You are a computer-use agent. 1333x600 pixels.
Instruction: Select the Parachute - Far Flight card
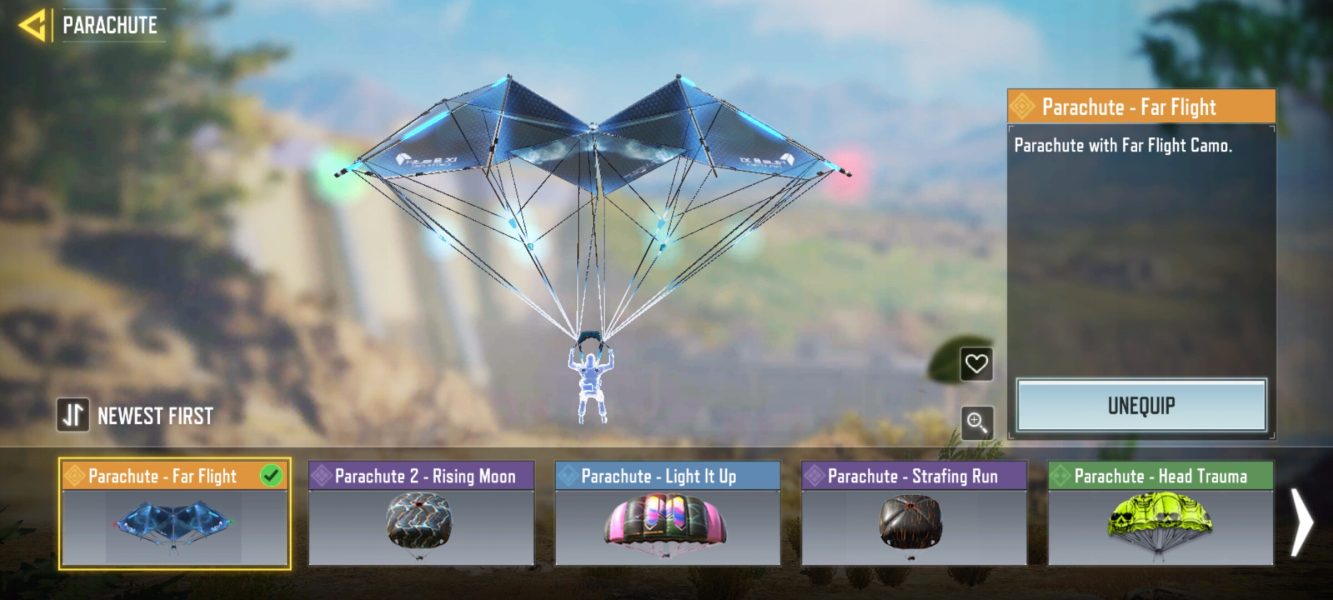[x=175, y=514]
